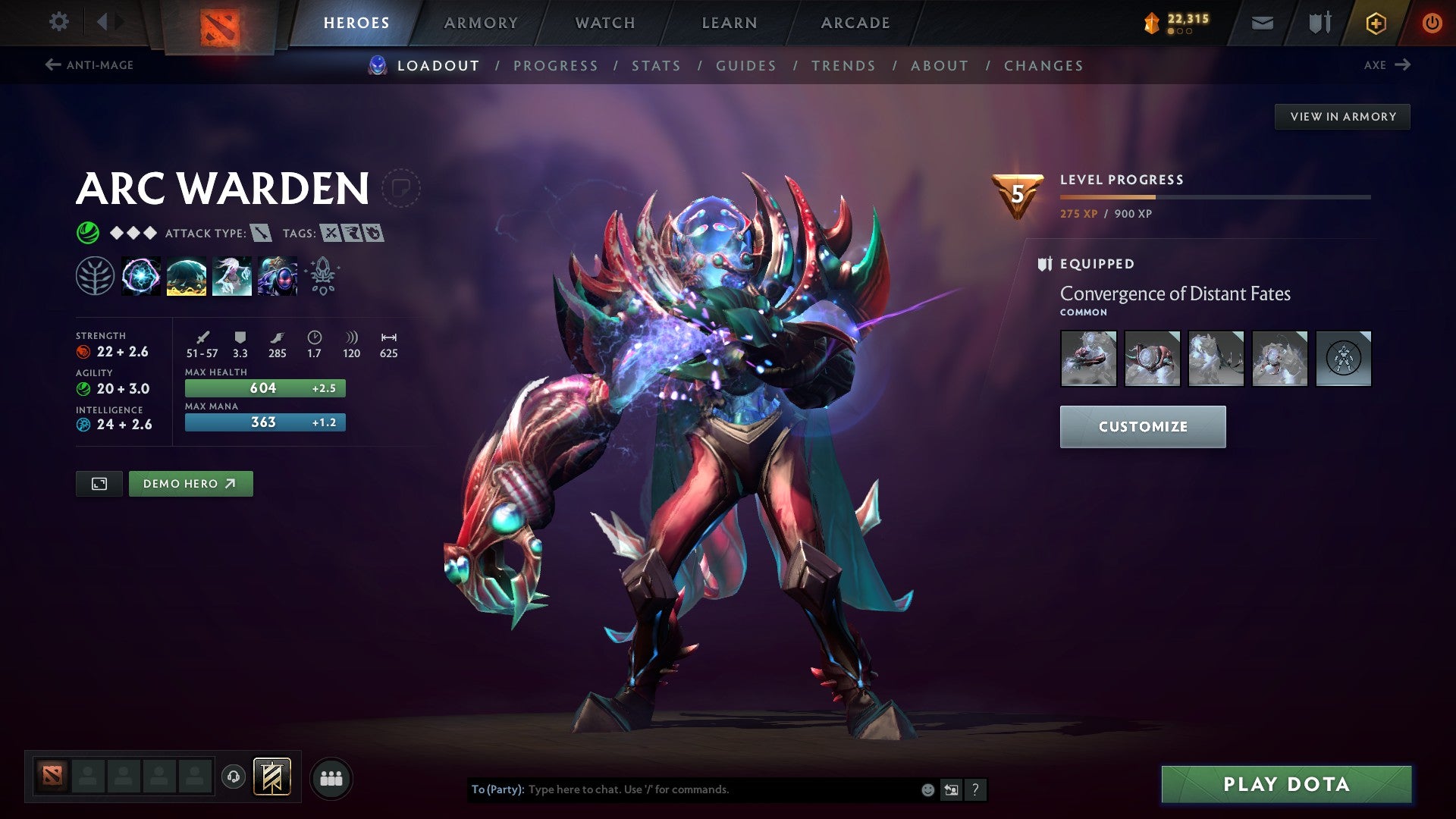Click the party chat emoticon smiley toggle
Viewport: 1456px width, 819px height.
[x=927, y=789]
